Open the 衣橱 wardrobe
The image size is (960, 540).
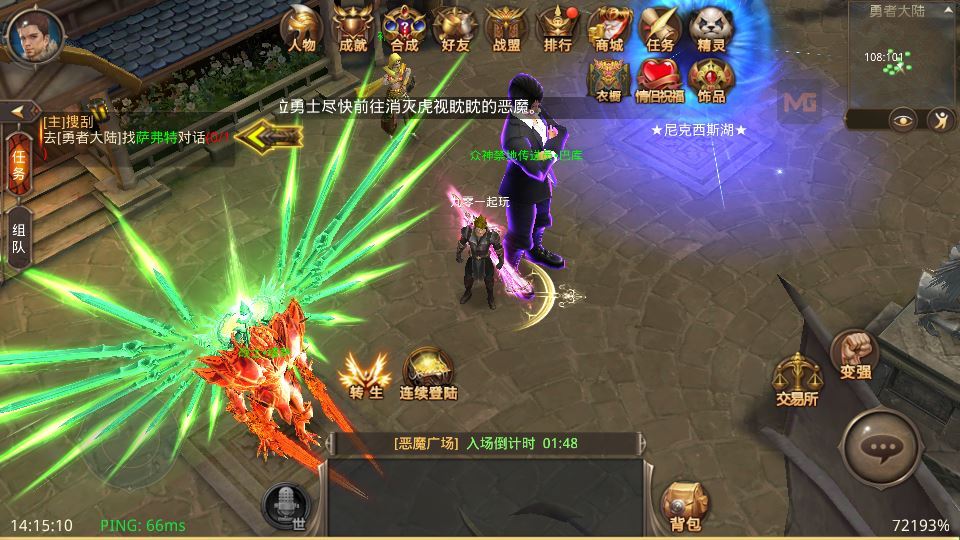(609, 80)
